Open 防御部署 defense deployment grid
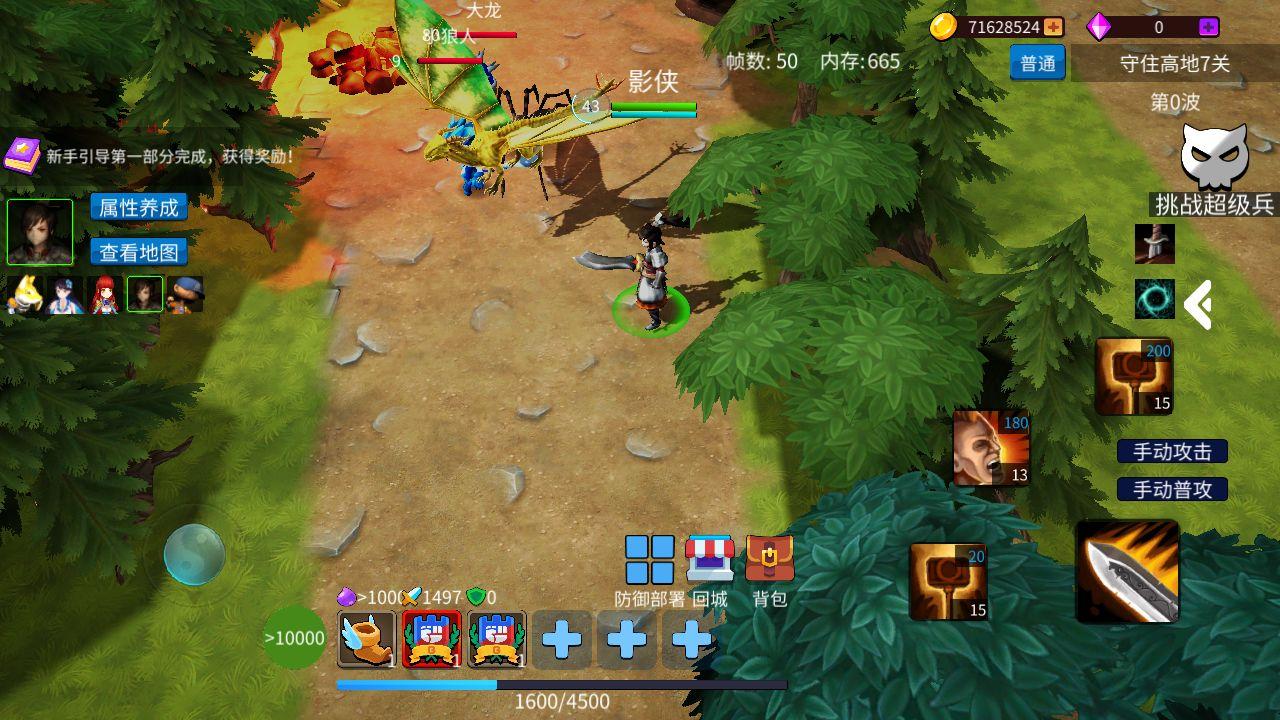Image resolution: width=1280 pixels, height=720 pixels. pyautogui.click(x=650, y=560)
